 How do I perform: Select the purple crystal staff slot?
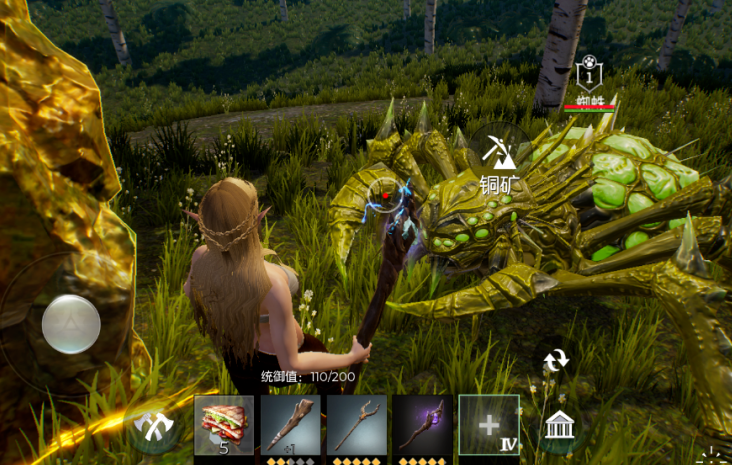[x=422, y=425]
